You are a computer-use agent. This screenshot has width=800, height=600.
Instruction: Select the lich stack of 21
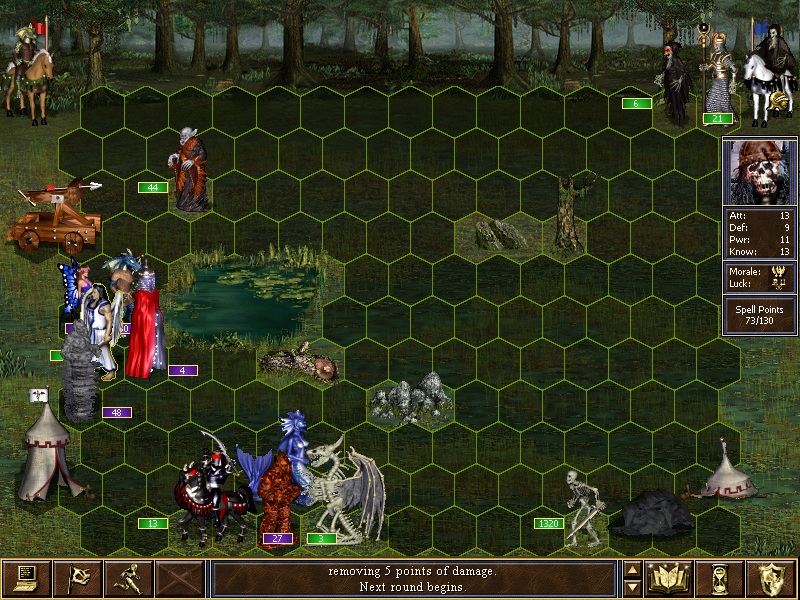pyautogui.click(x=716, y=75)
